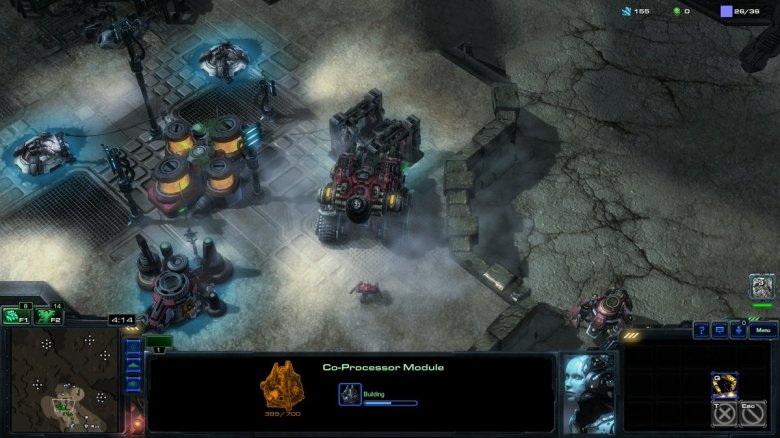Select control group 1 tab

pos(160,341)
